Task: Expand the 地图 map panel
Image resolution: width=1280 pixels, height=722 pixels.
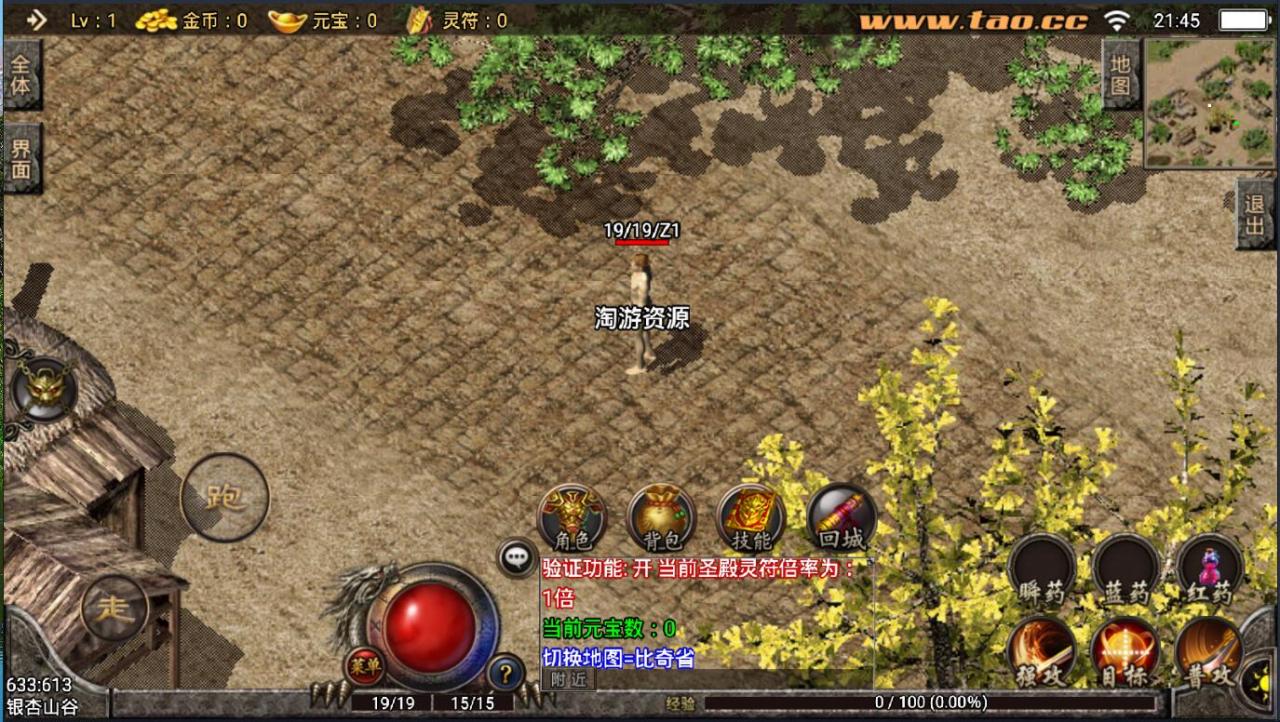Action: point(1121,74)
